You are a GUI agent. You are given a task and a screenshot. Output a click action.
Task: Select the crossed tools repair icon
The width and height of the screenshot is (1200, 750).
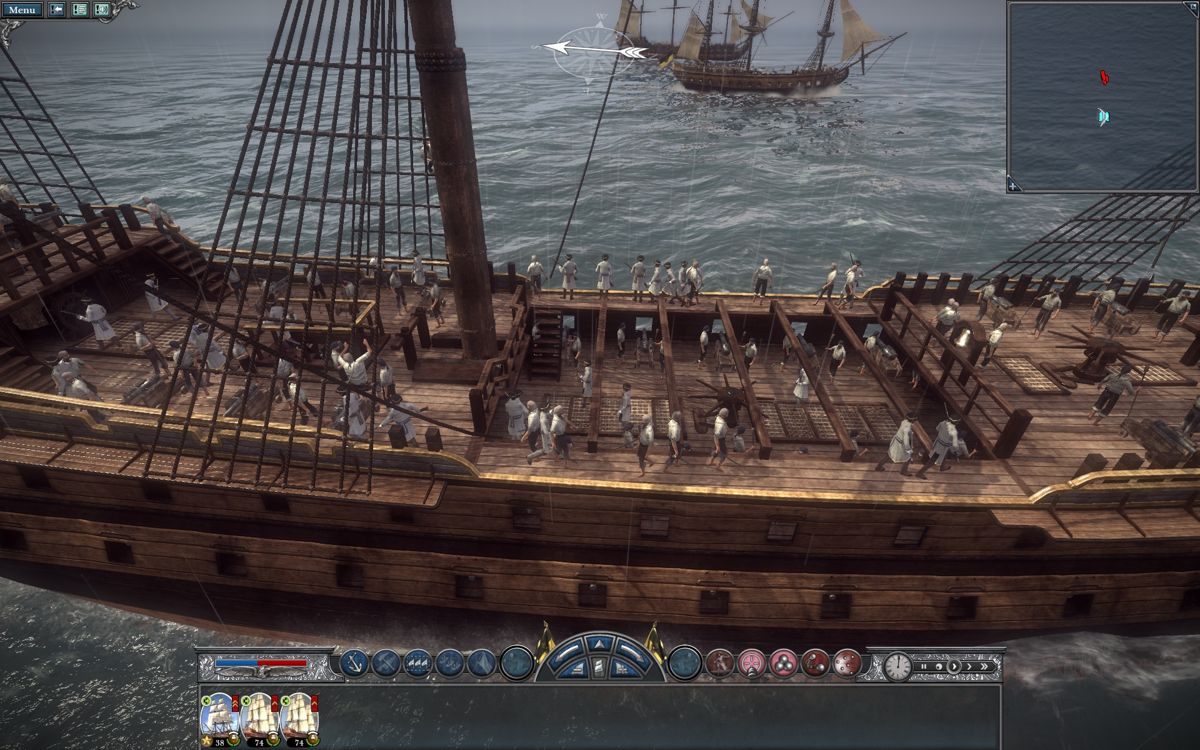386,662
